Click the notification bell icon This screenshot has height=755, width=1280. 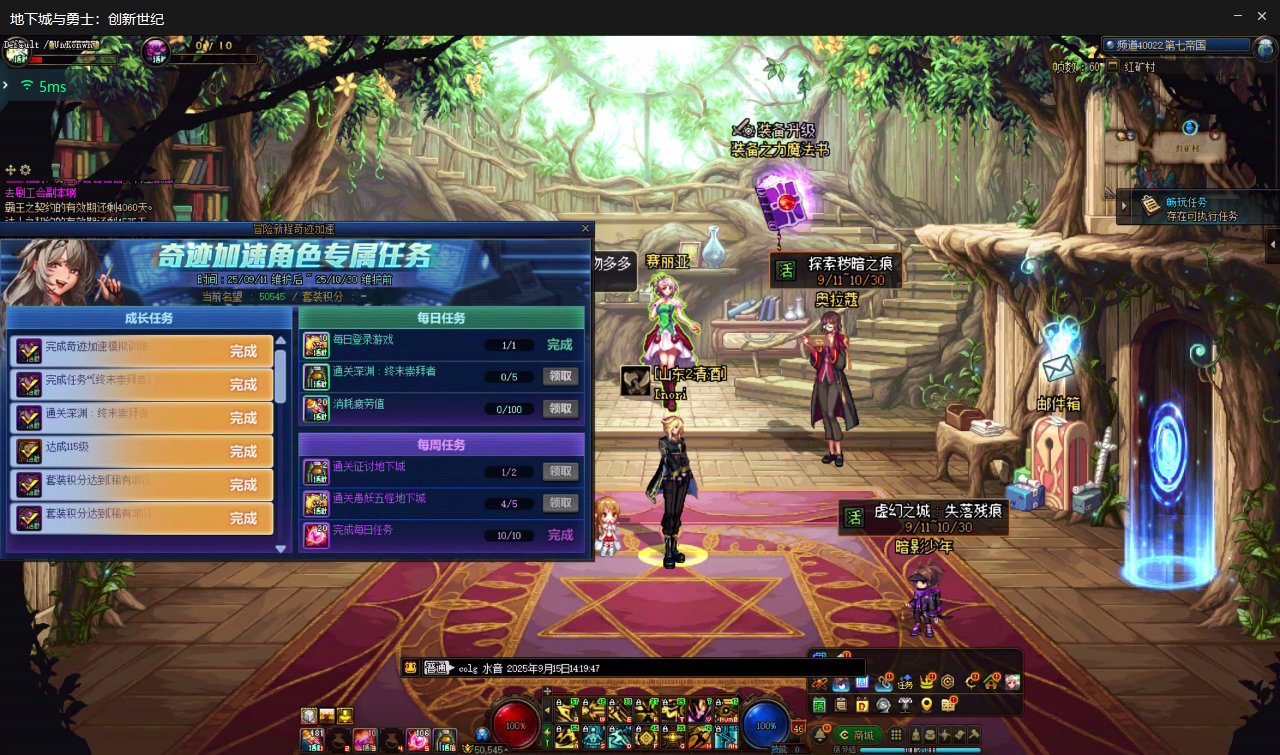click(820, 734)
